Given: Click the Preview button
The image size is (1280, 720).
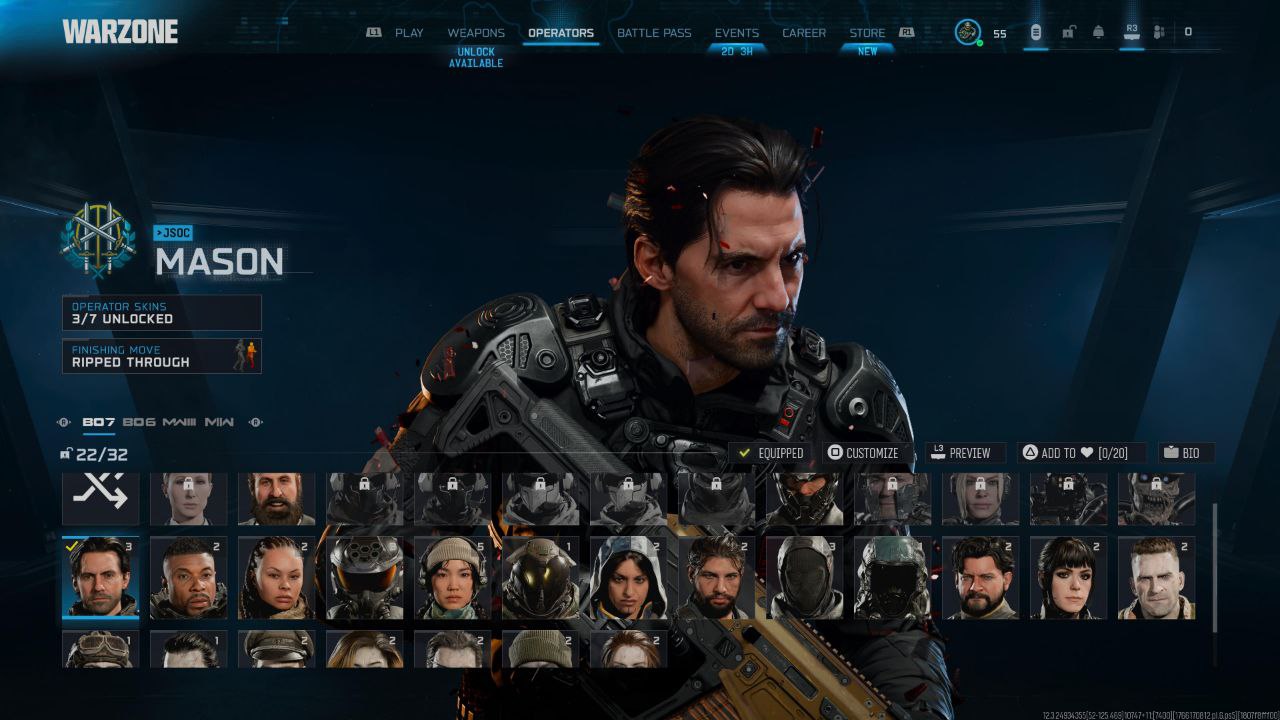Looking at the screenshot, I should click(x=961, y=453).
